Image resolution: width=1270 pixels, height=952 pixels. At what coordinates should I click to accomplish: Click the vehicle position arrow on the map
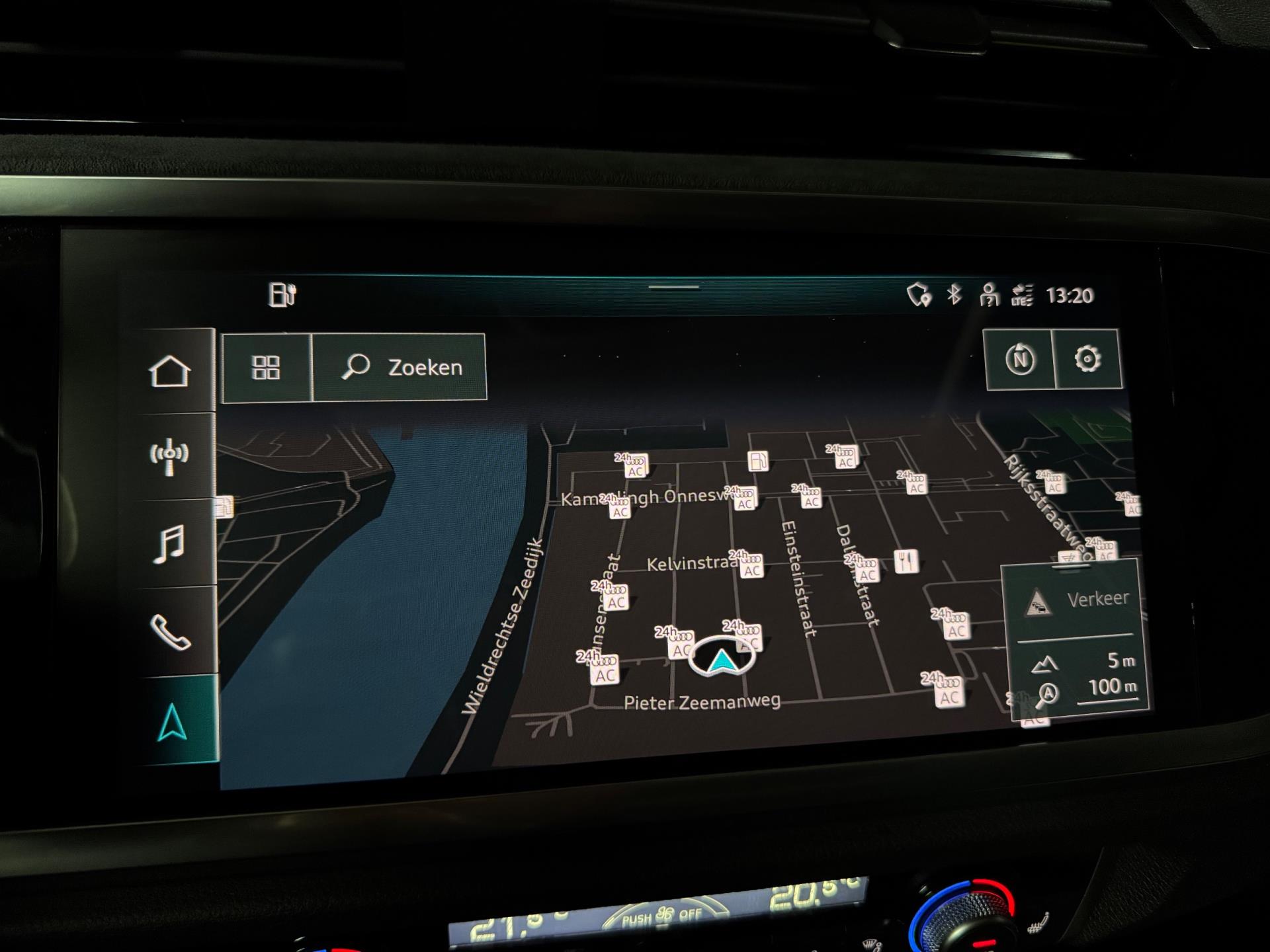pos(721,658)
